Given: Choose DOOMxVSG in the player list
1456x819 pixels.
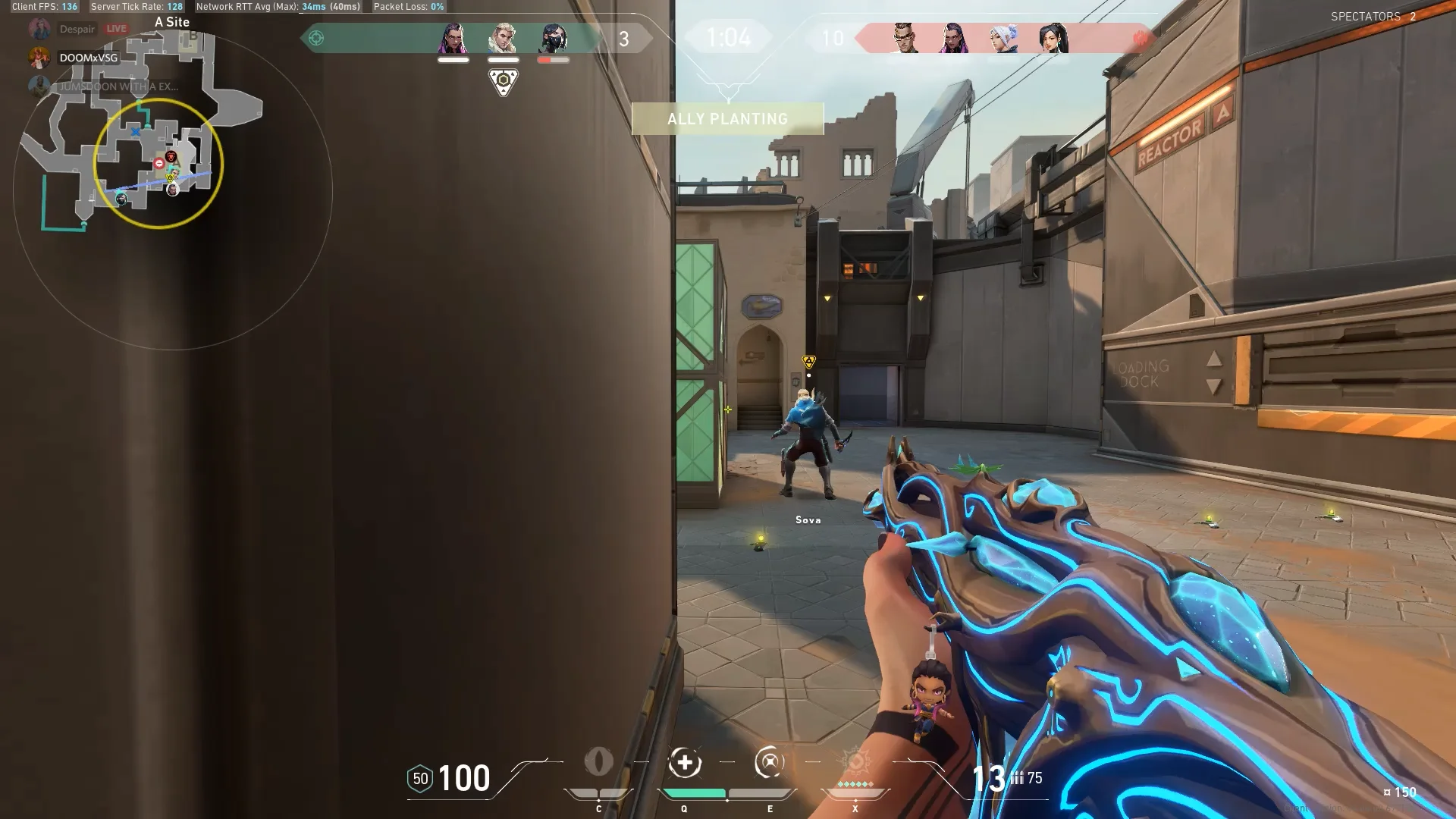Looking at the screenshot, I should [x=88, y=58].
